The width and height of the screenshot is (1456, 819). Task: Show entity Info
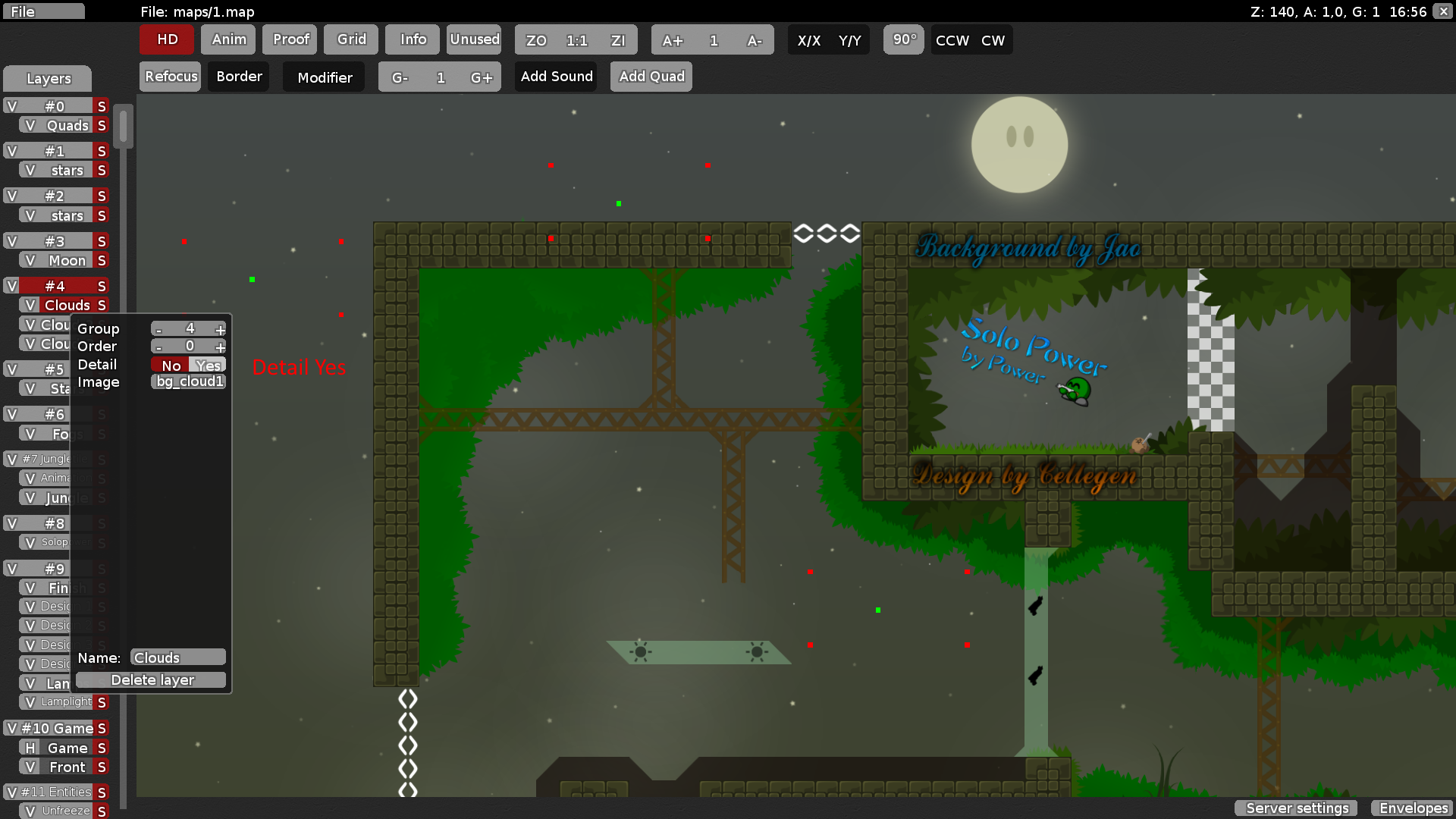413,39
